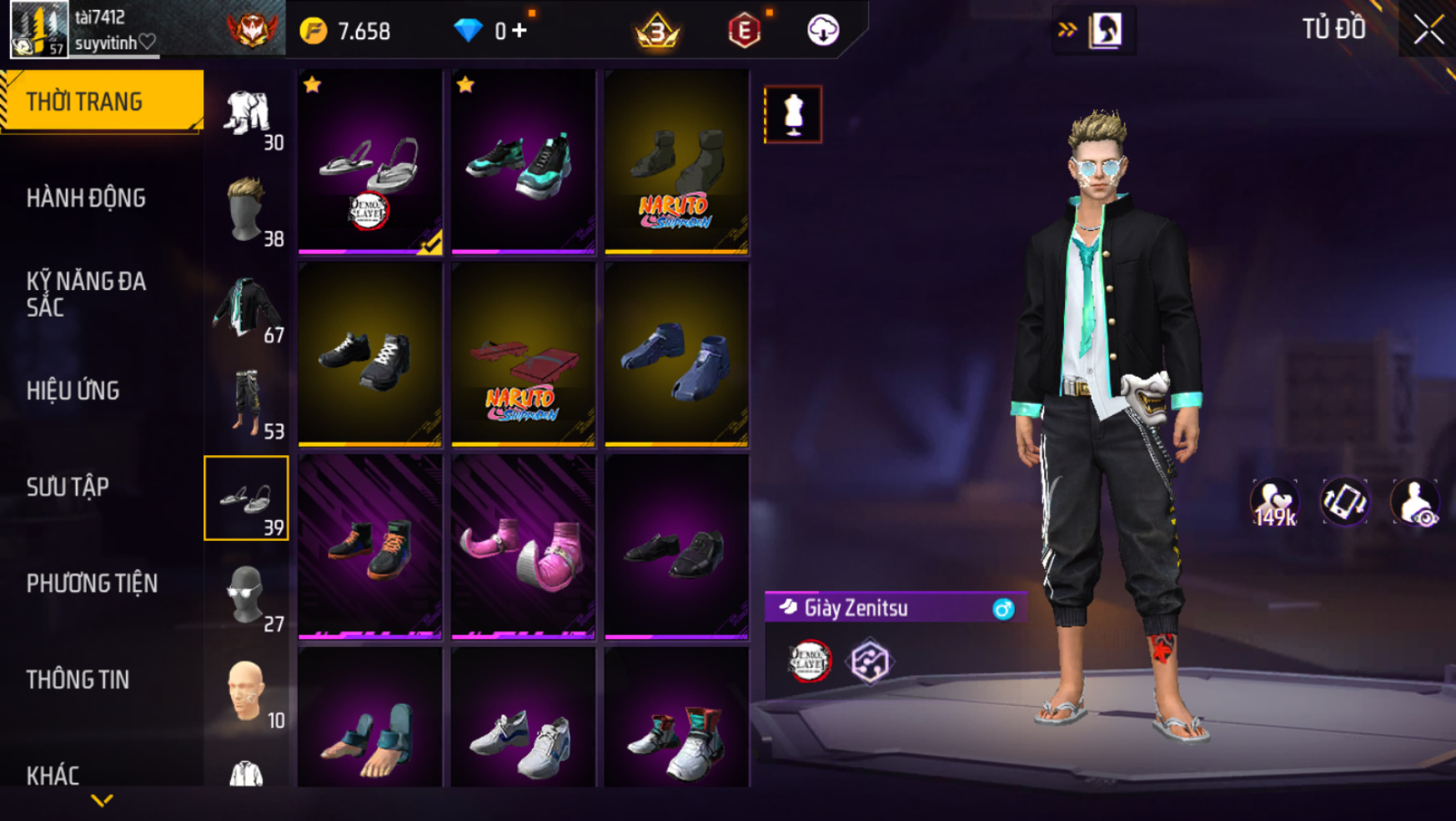Viewport: 1456px width, 821px height.
Task: Choose the jacket top category
Action: coord(247,308)
